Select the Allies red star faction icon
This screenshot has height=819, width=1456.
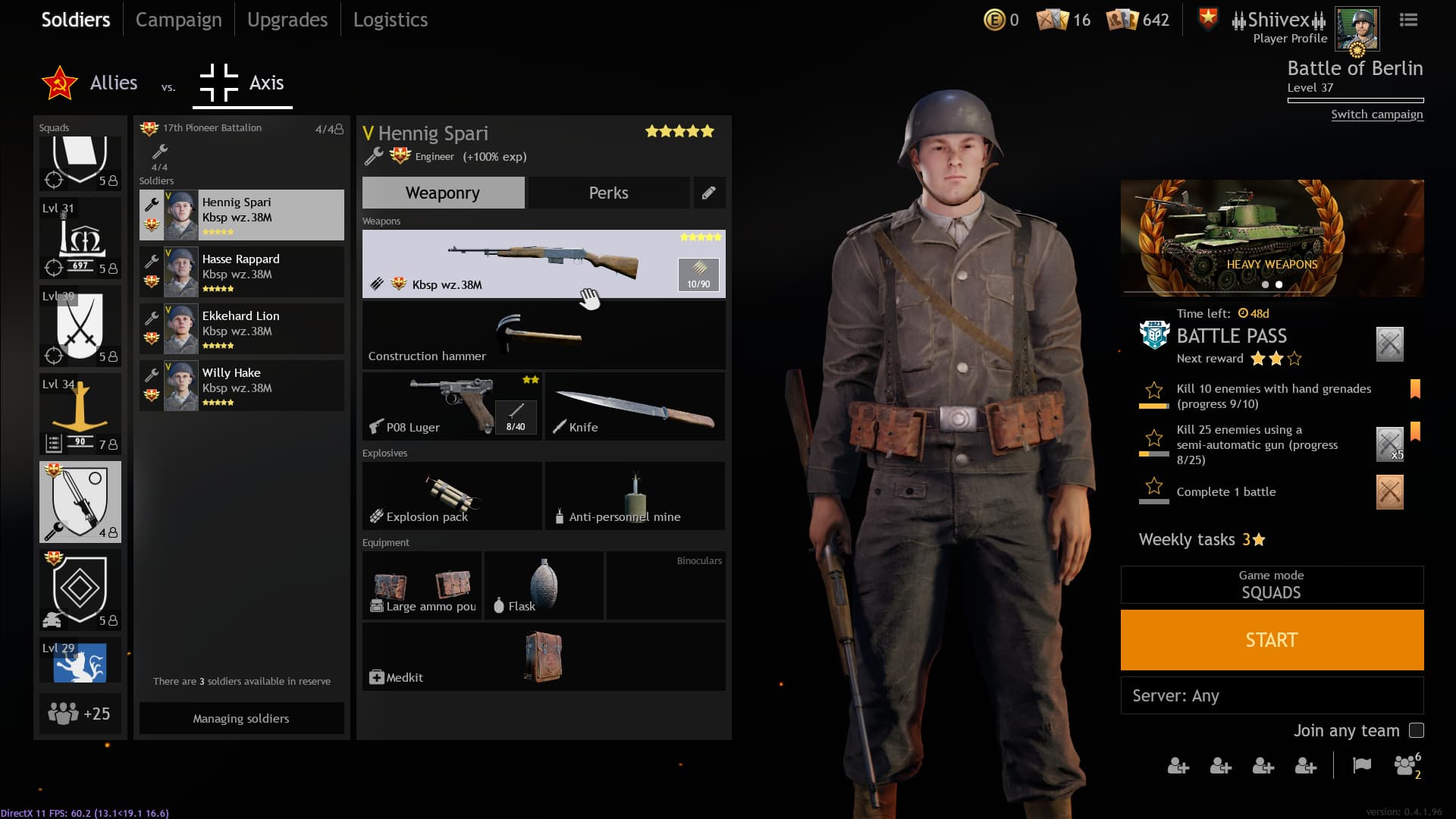click(x=58, y=83)
